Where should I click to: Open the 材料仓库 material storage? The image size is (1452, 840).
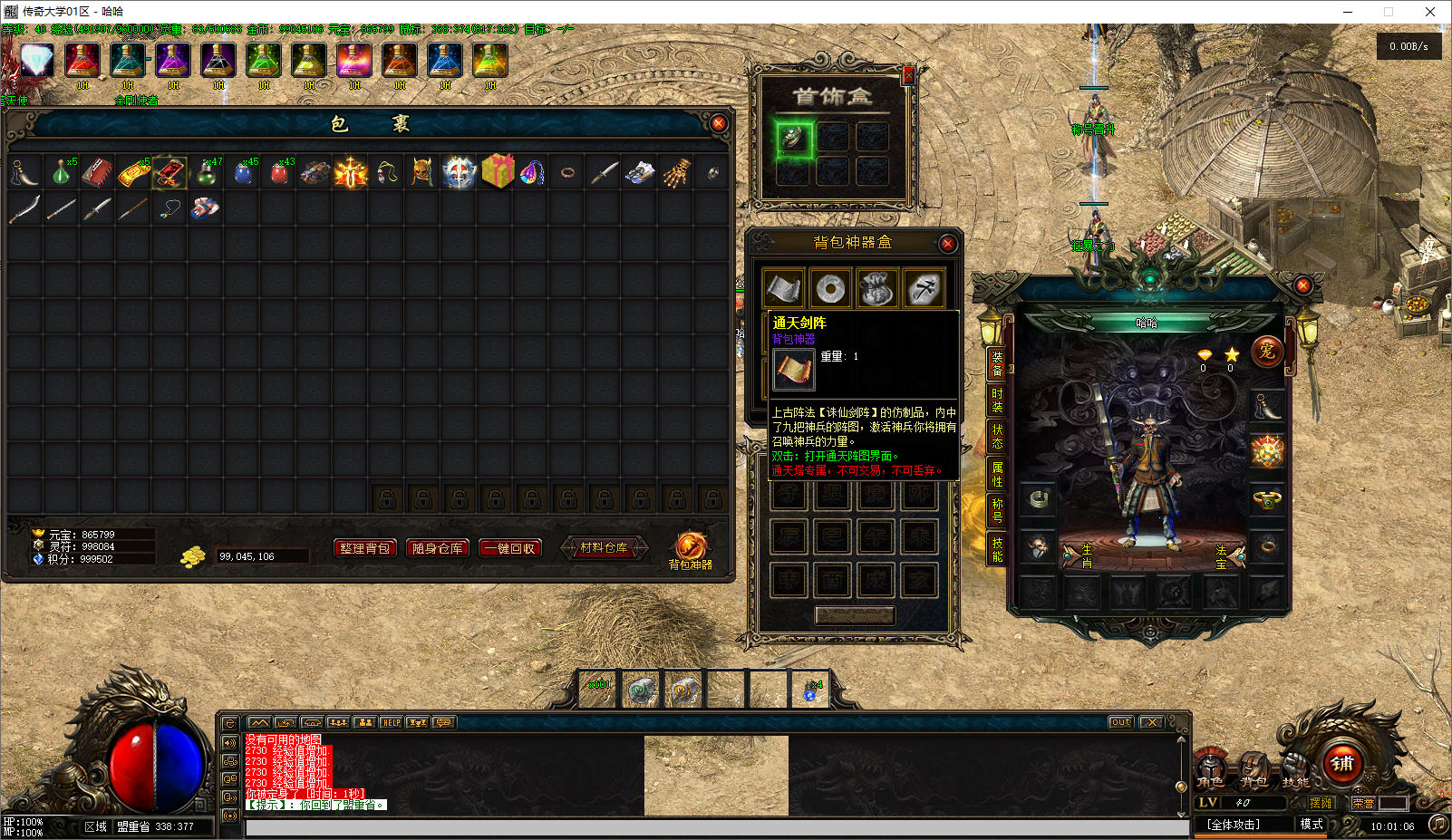604,547
